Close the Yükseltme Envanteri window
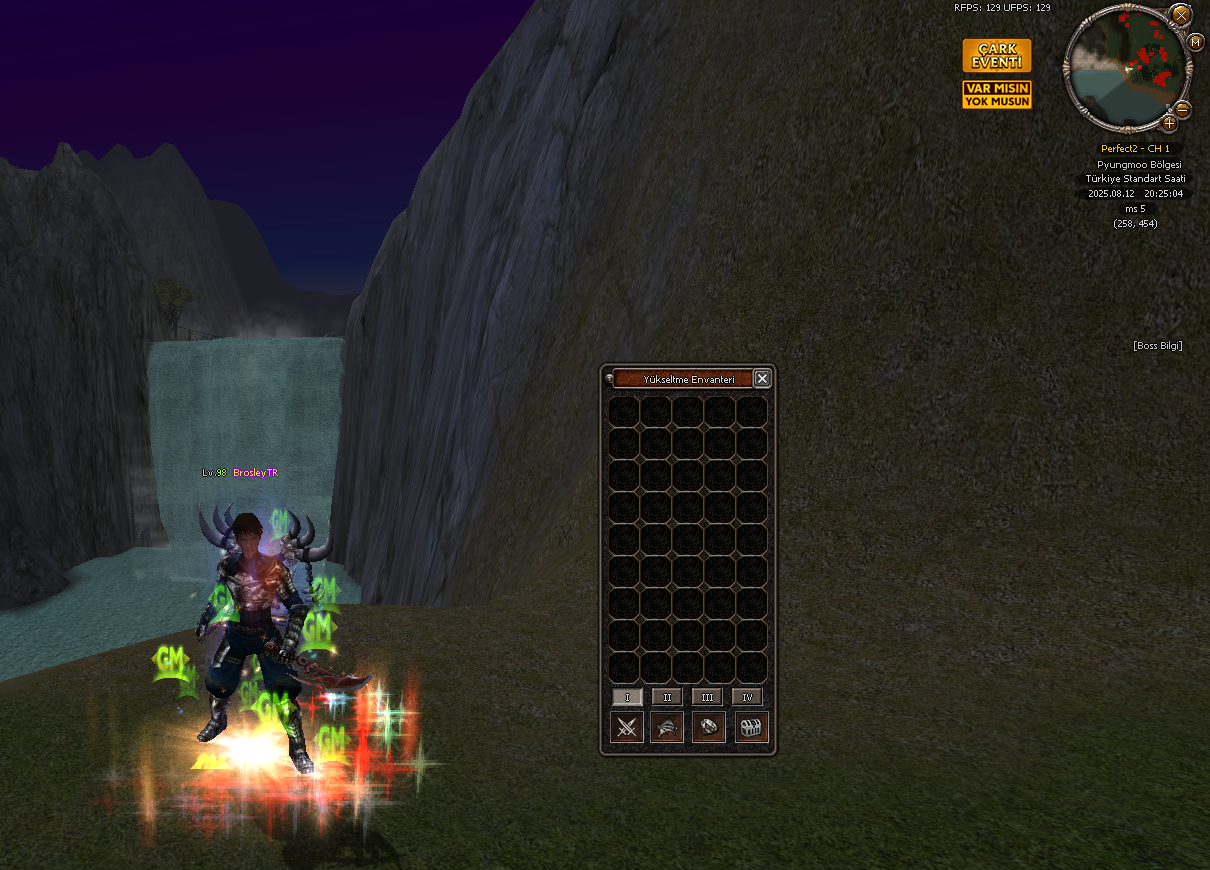This screenshot has height=870, width=1210. point(762,379)
